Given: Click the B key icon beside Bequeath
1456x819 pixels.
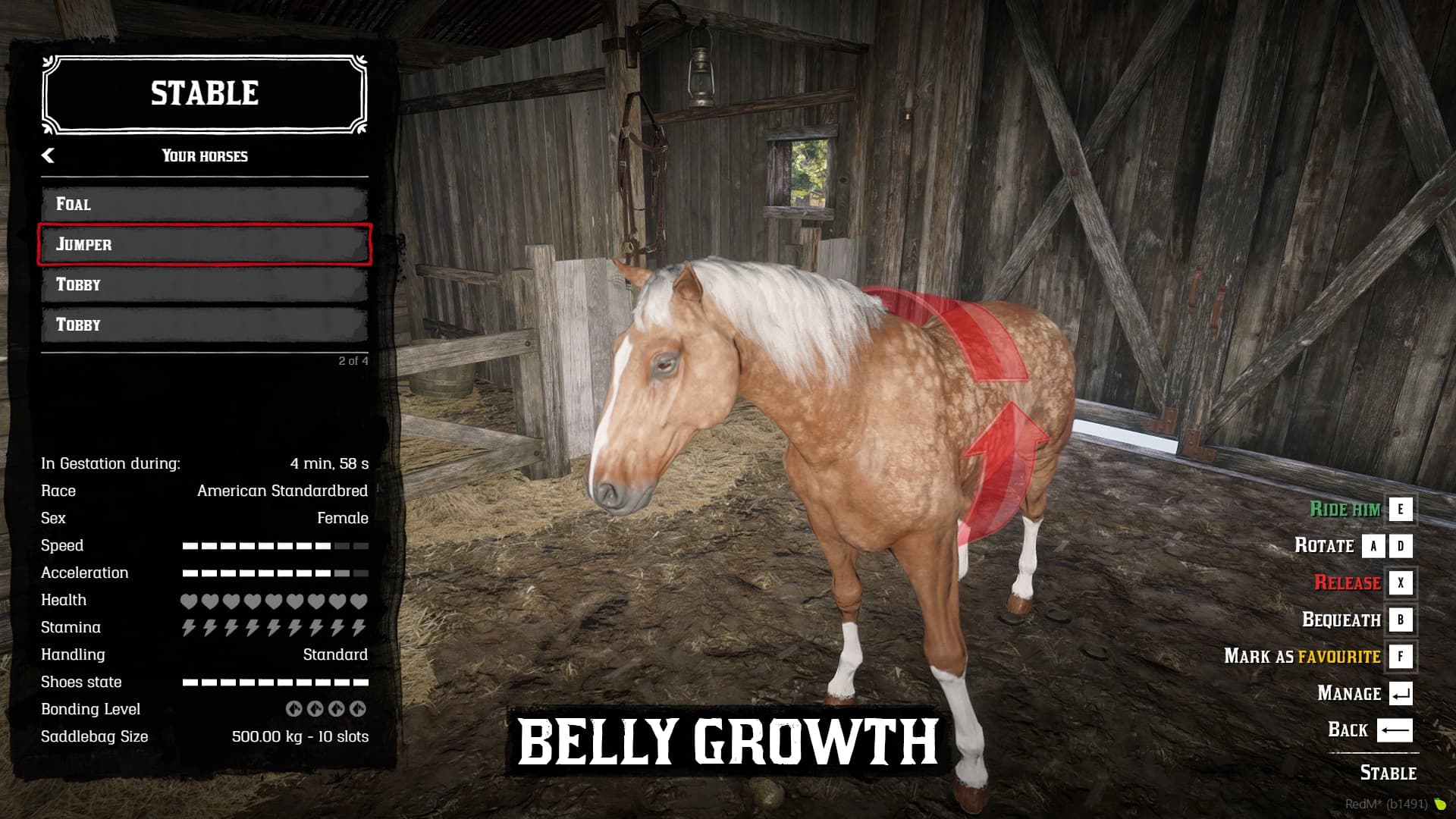Looking at the screenshot, I should [1401, 620].
